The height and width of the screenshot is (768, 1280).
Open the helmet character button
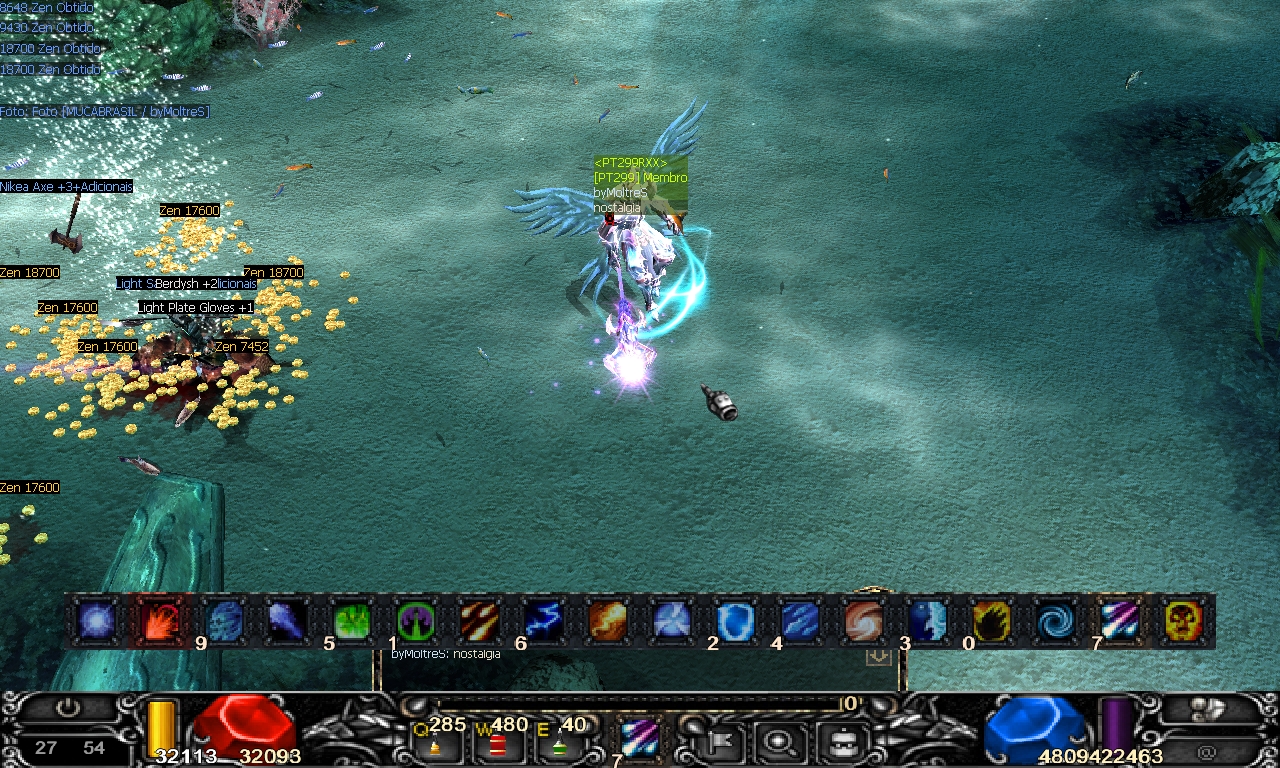click(x=839, y=741)
